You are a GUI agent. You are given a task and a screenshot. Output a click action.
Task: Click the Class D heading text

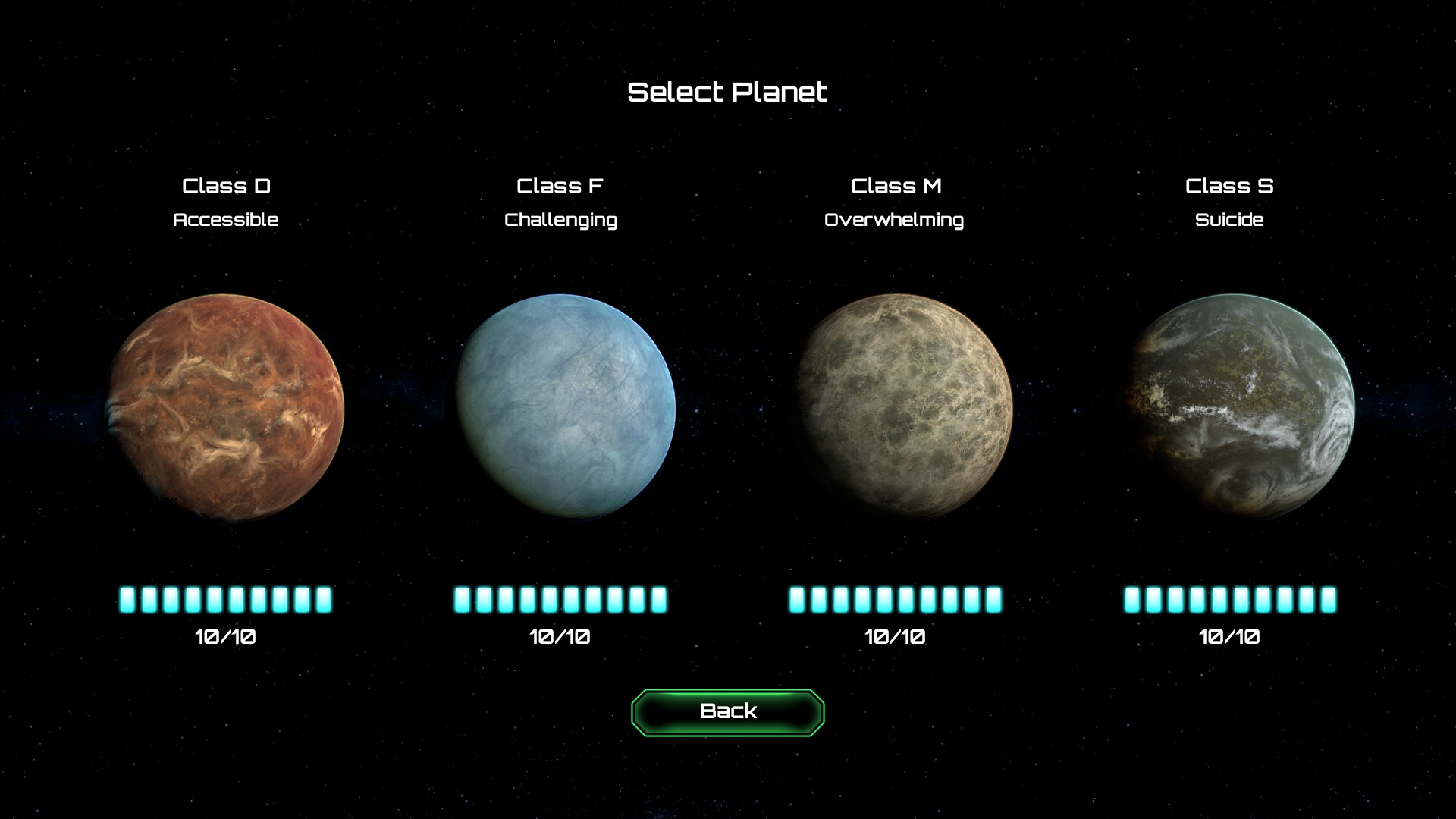[x=226, y=186]
